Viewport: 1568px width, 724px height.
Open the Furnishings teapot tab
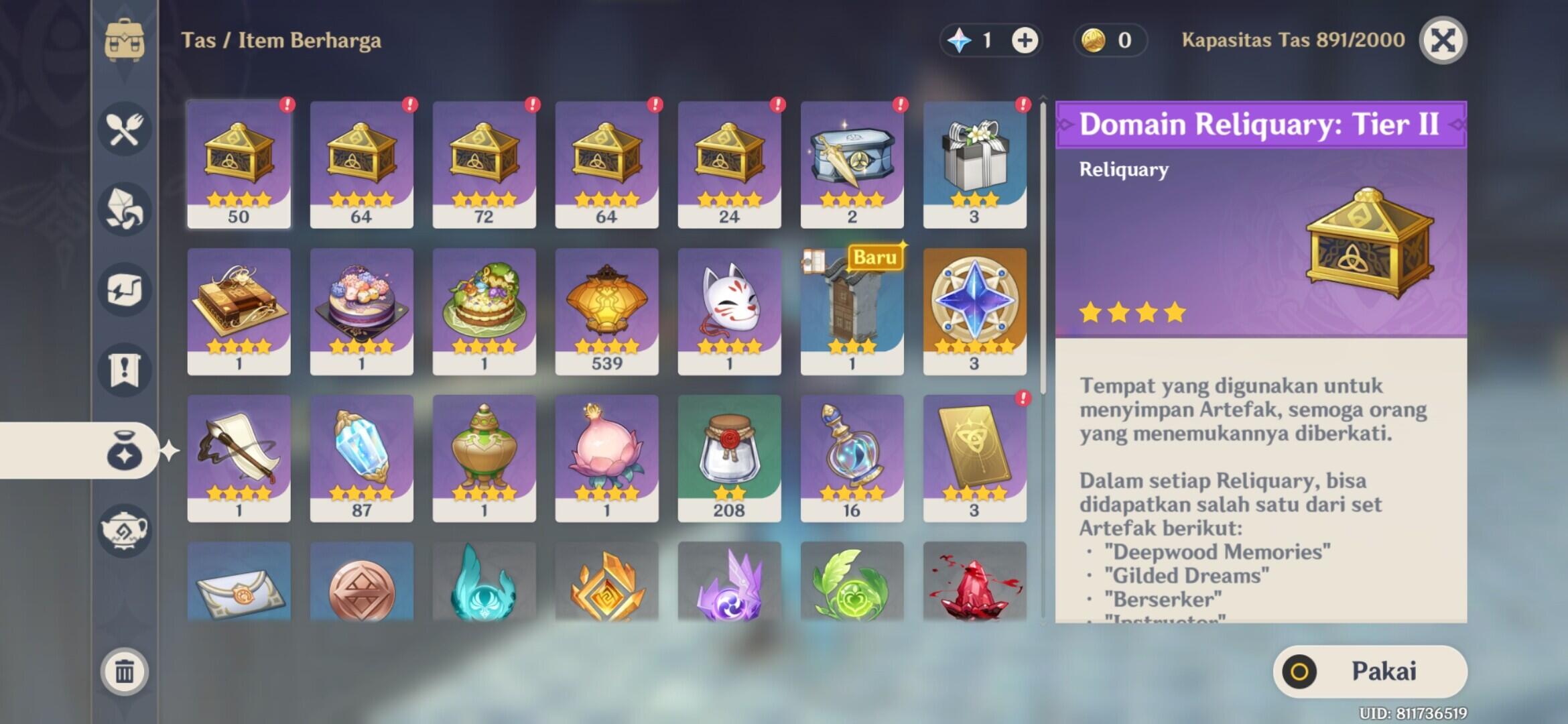(125, 531)
